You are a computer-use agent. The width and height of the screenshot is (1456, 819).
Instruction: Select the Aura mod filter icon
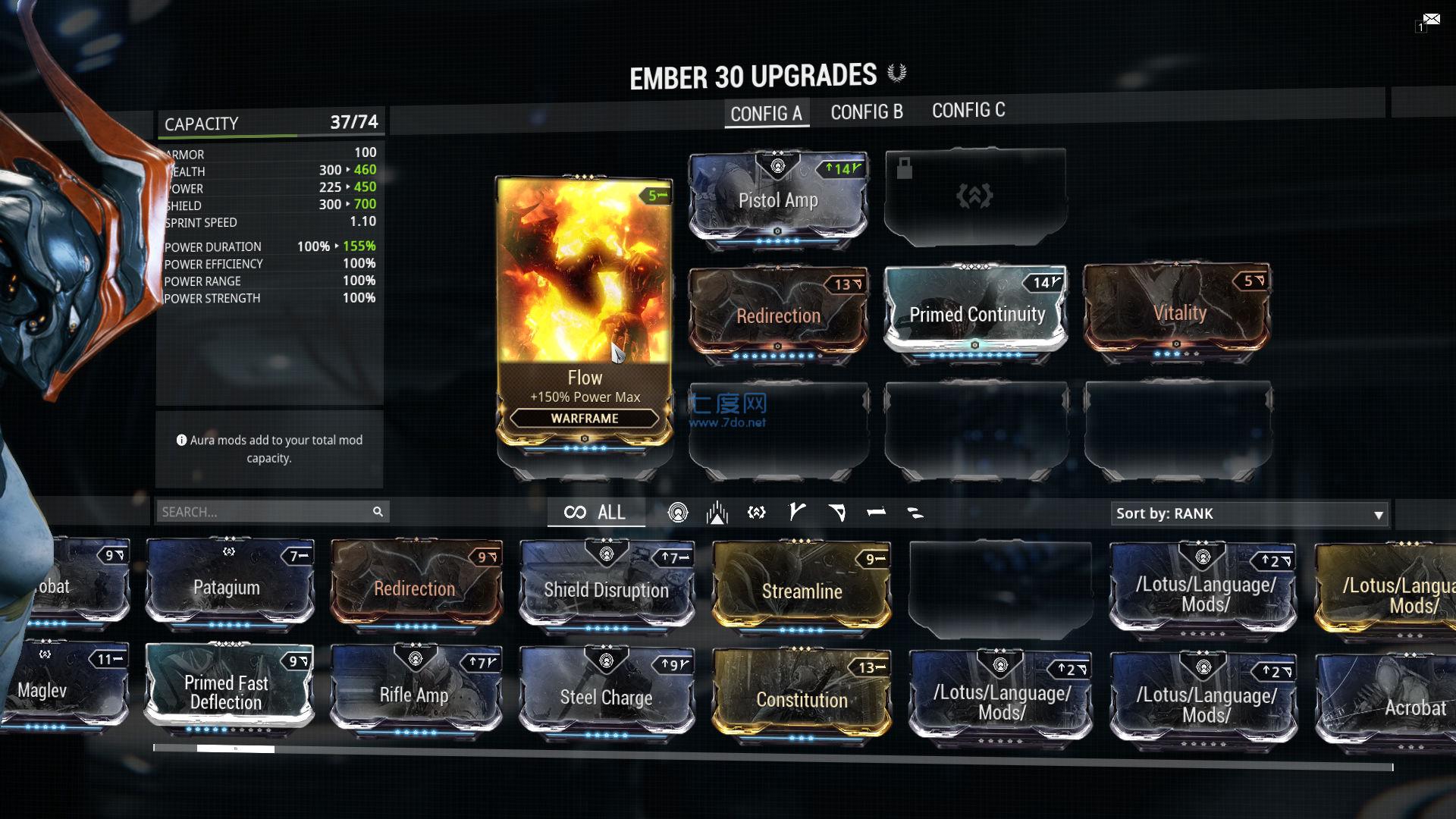click(x=676, y=513)
